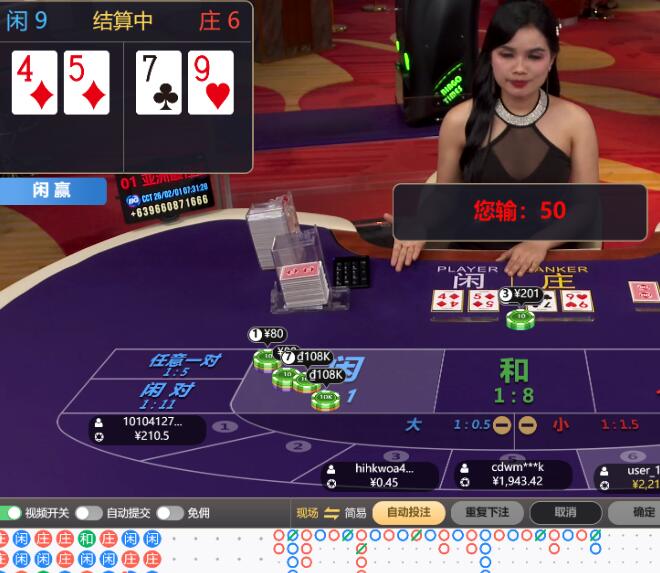Cancel the bet with 取消

(x=565, y=512)
